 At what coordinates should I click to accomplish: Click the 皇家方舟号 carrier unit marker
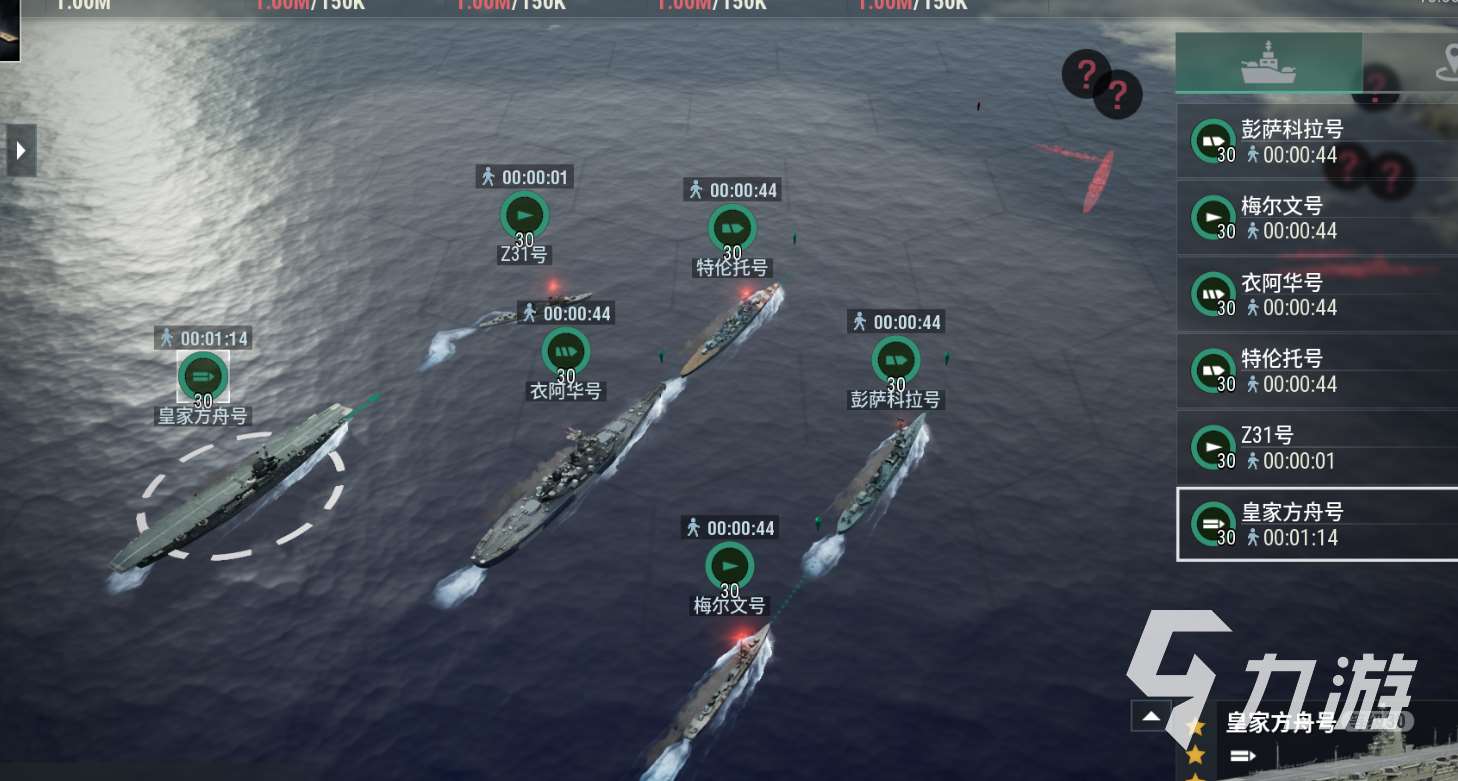pos(203,376)
